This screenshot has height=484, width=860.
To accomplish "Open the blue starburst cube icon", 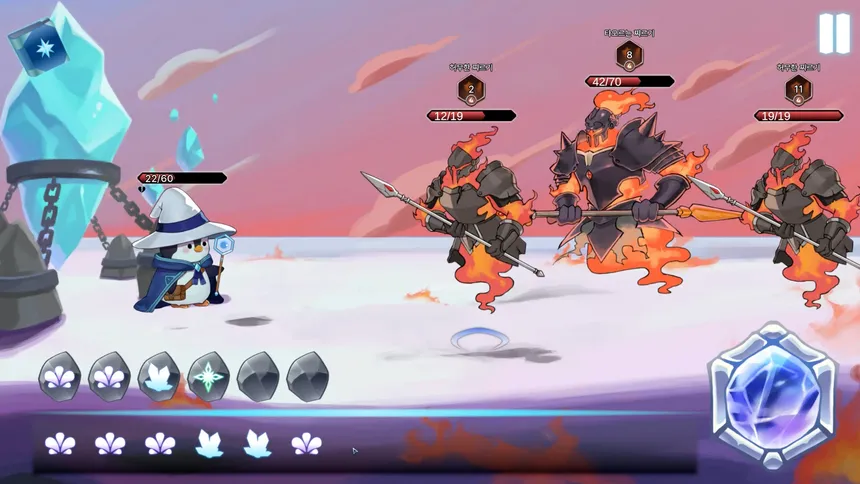I will 38,47.
